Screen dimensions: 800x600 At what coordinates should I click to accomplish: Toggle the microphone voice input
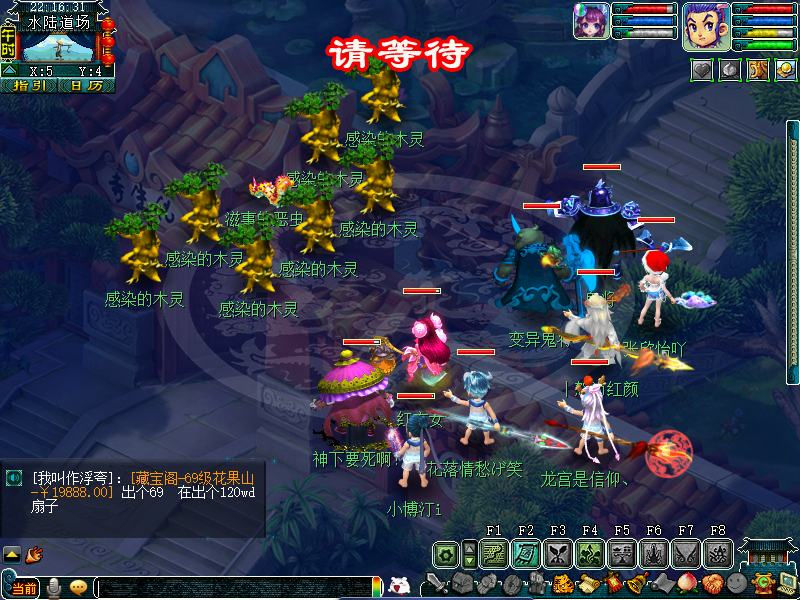53,588
